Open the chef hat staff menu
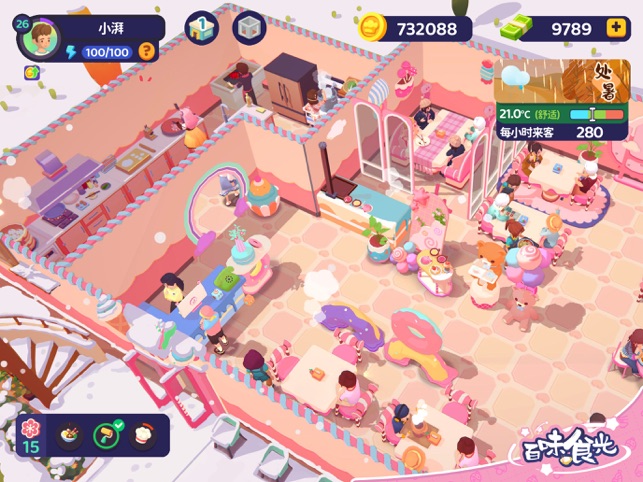Viewport: 643px width, 482px height. pos(145,436)
